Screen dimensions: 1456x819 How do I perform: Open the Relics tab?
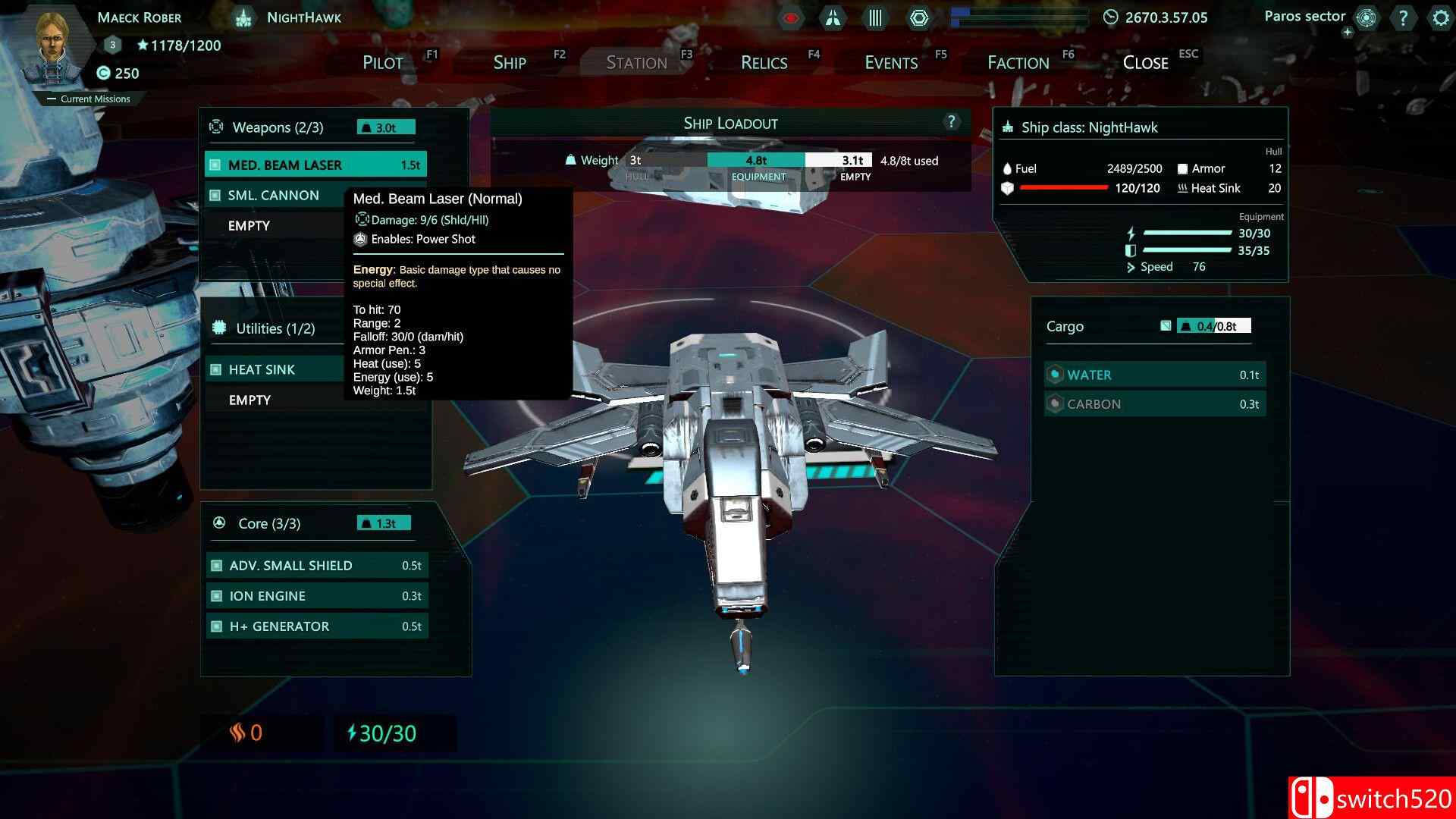click(x=763, y=62)
